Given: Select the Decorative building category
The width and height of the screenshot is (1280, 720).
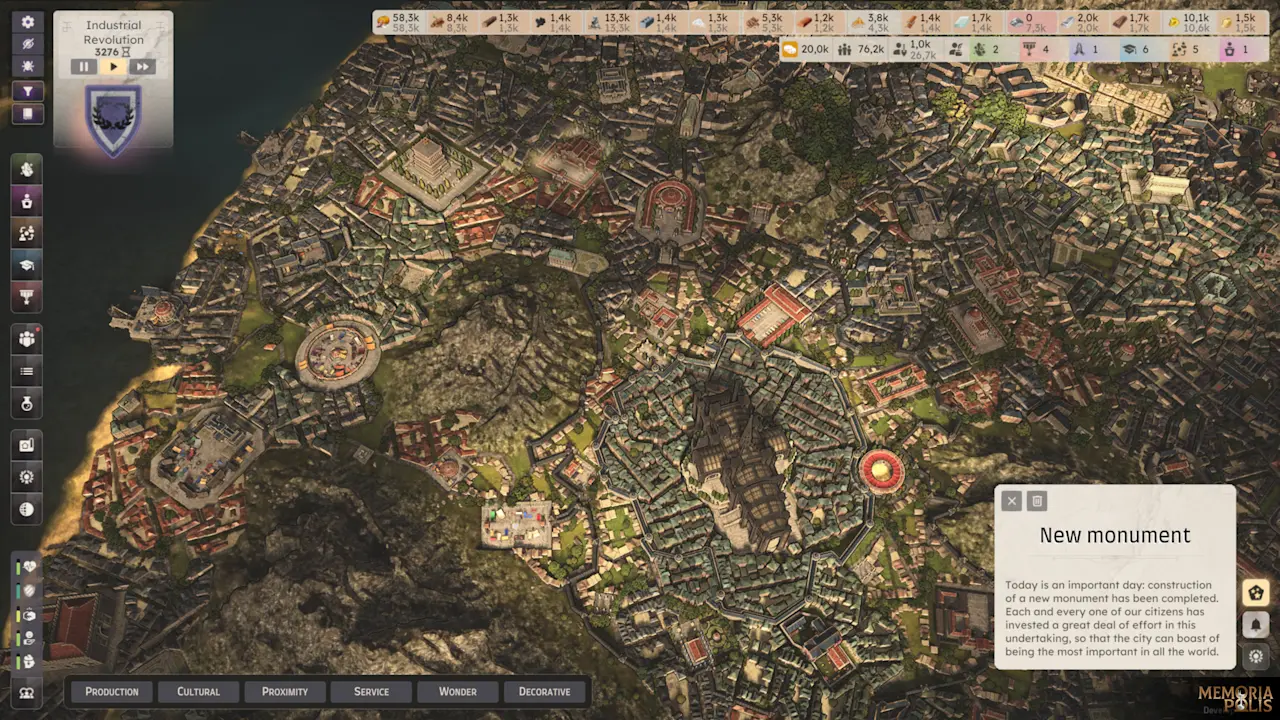Looking at the screenshot, I should (x=544, y=691).
